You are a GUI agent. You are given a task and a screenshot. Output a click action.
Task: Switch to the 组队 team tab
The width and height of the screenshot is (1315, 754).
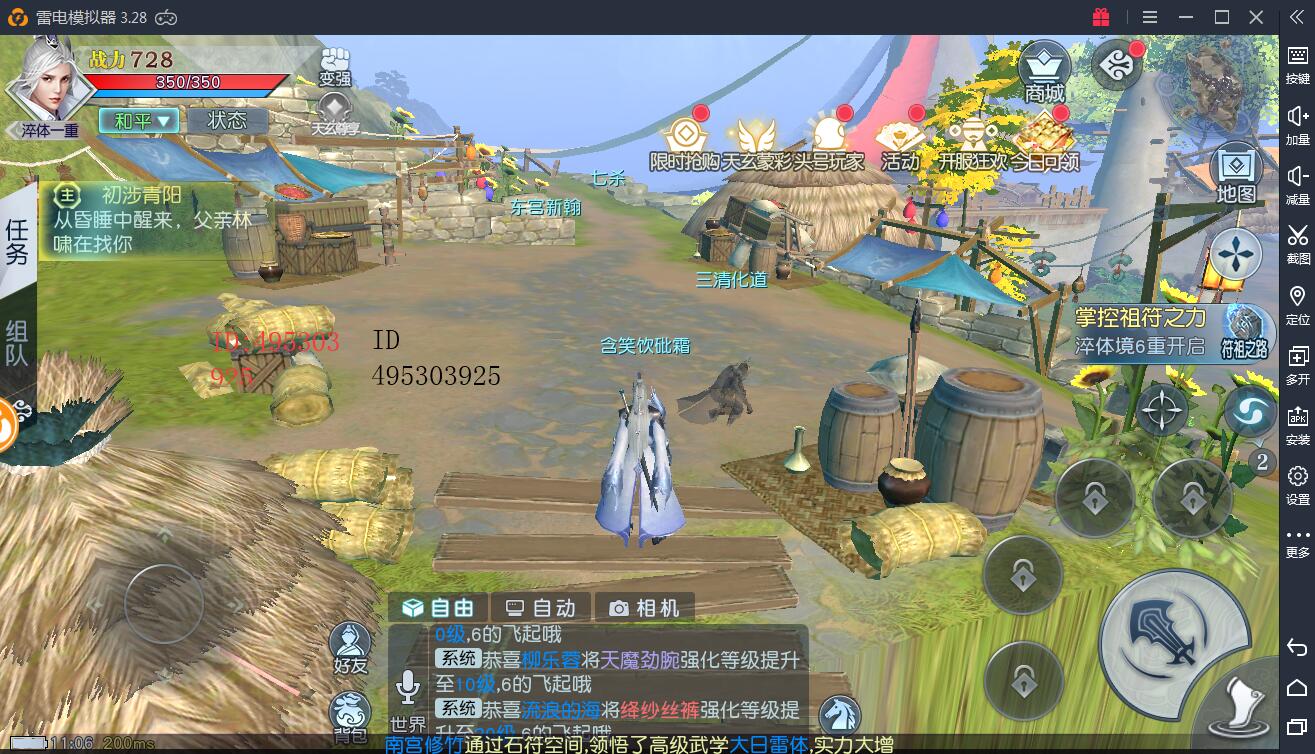coord(18,342)
